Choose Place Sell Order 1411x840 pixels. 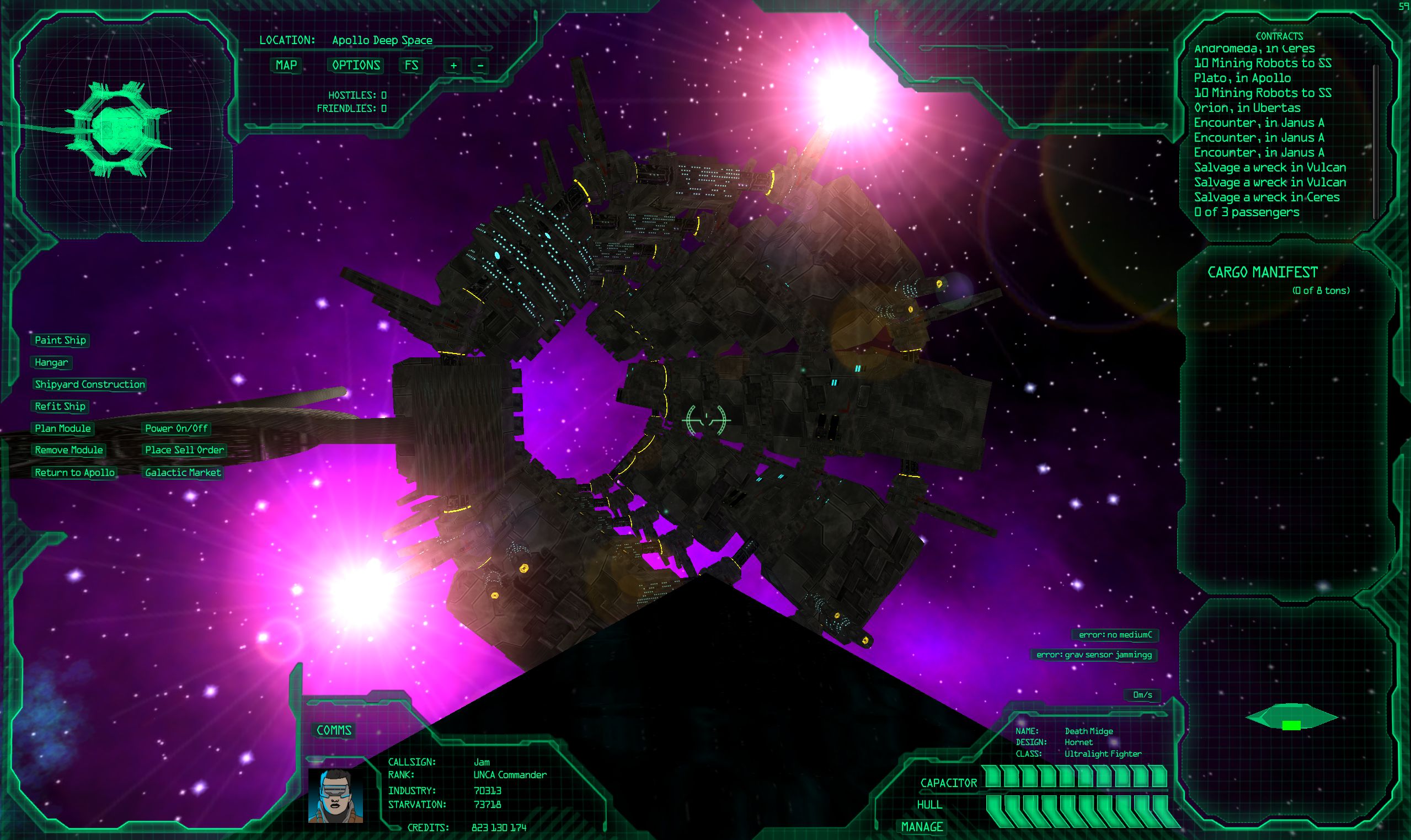coord(184,450)
